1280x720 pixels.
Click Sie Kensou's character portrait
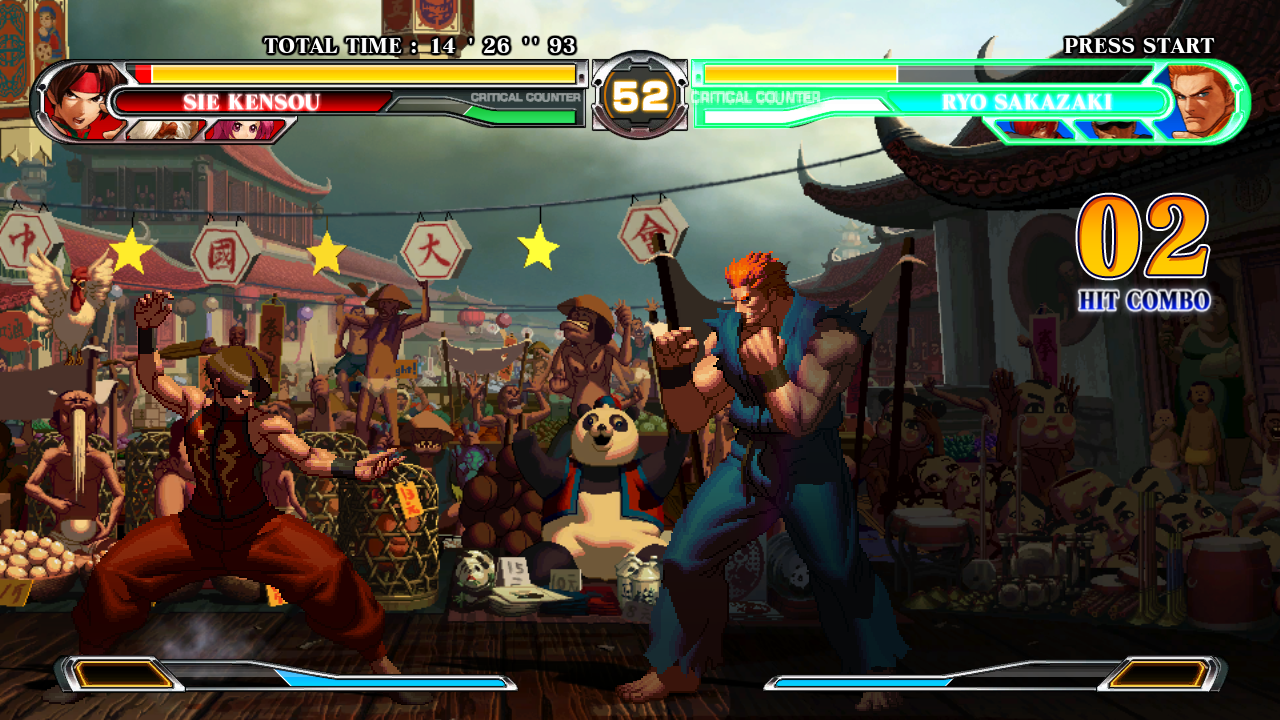[82, 100]
